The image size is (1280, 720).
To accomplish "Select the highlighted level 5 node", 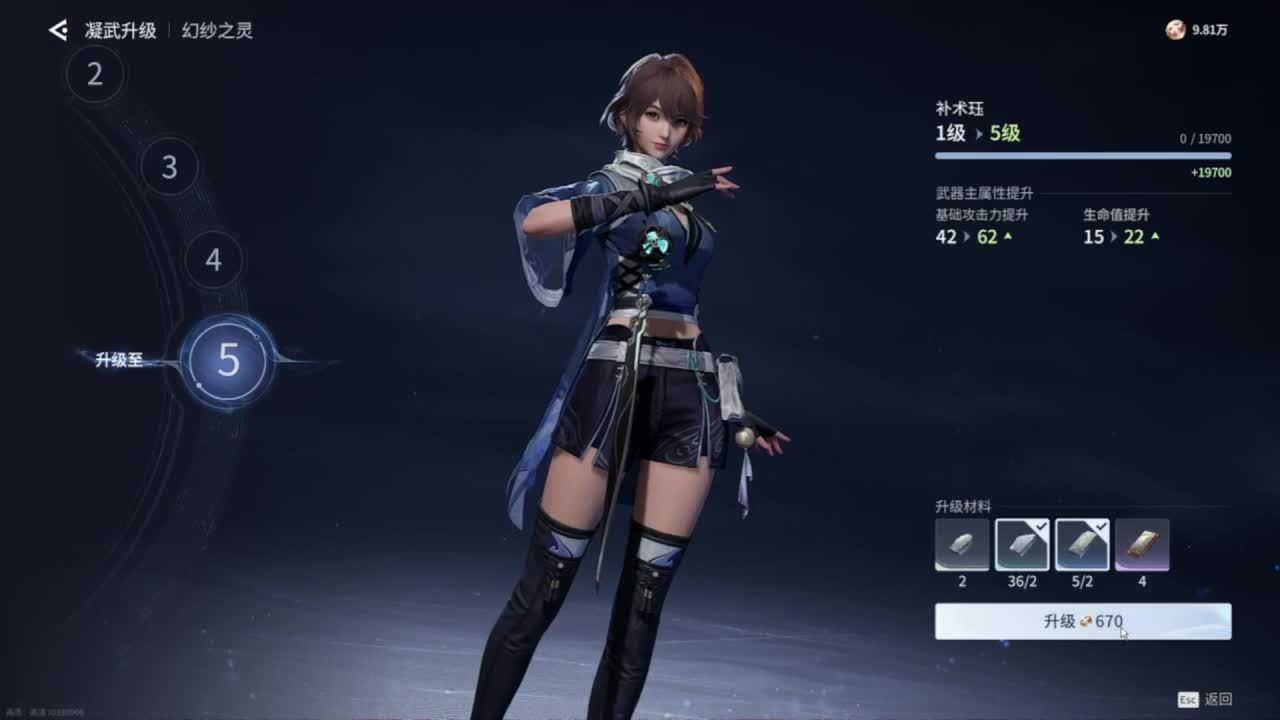I will 228,360.
